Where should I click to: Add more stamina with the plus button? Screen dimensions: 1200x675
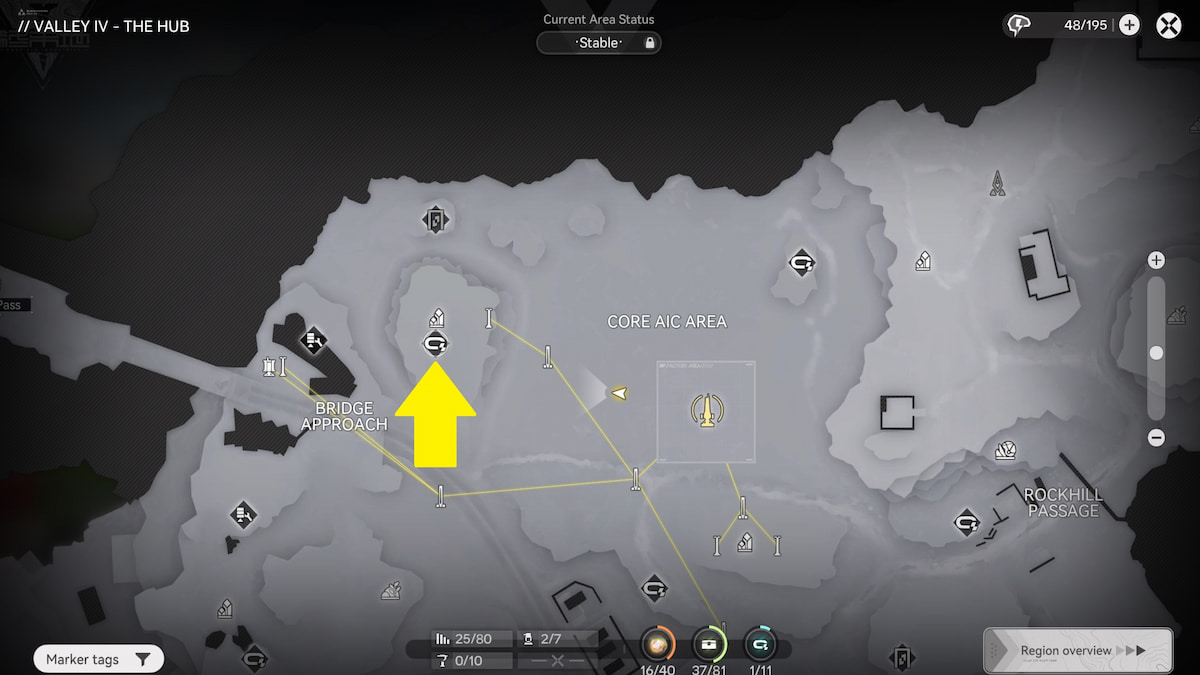click(x=1129, y=25)
